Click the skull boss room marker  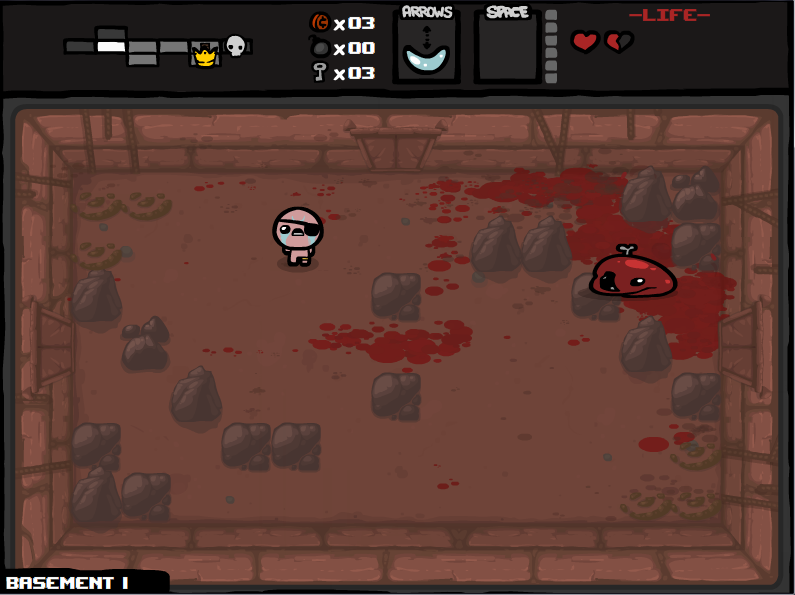(x=235, y=46)
